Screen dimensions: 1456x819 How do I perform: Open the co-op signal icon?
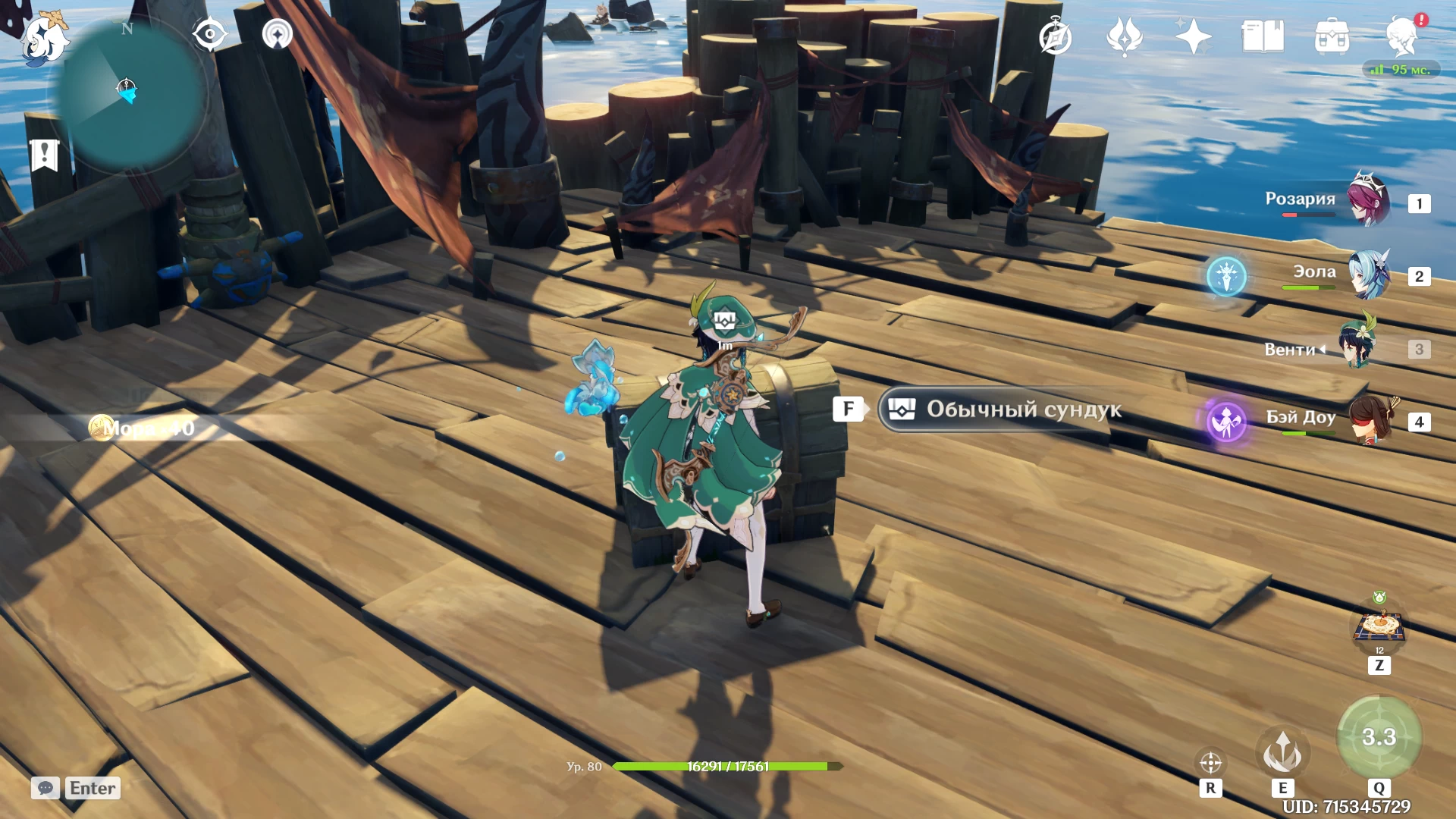(x=277, y=35)
